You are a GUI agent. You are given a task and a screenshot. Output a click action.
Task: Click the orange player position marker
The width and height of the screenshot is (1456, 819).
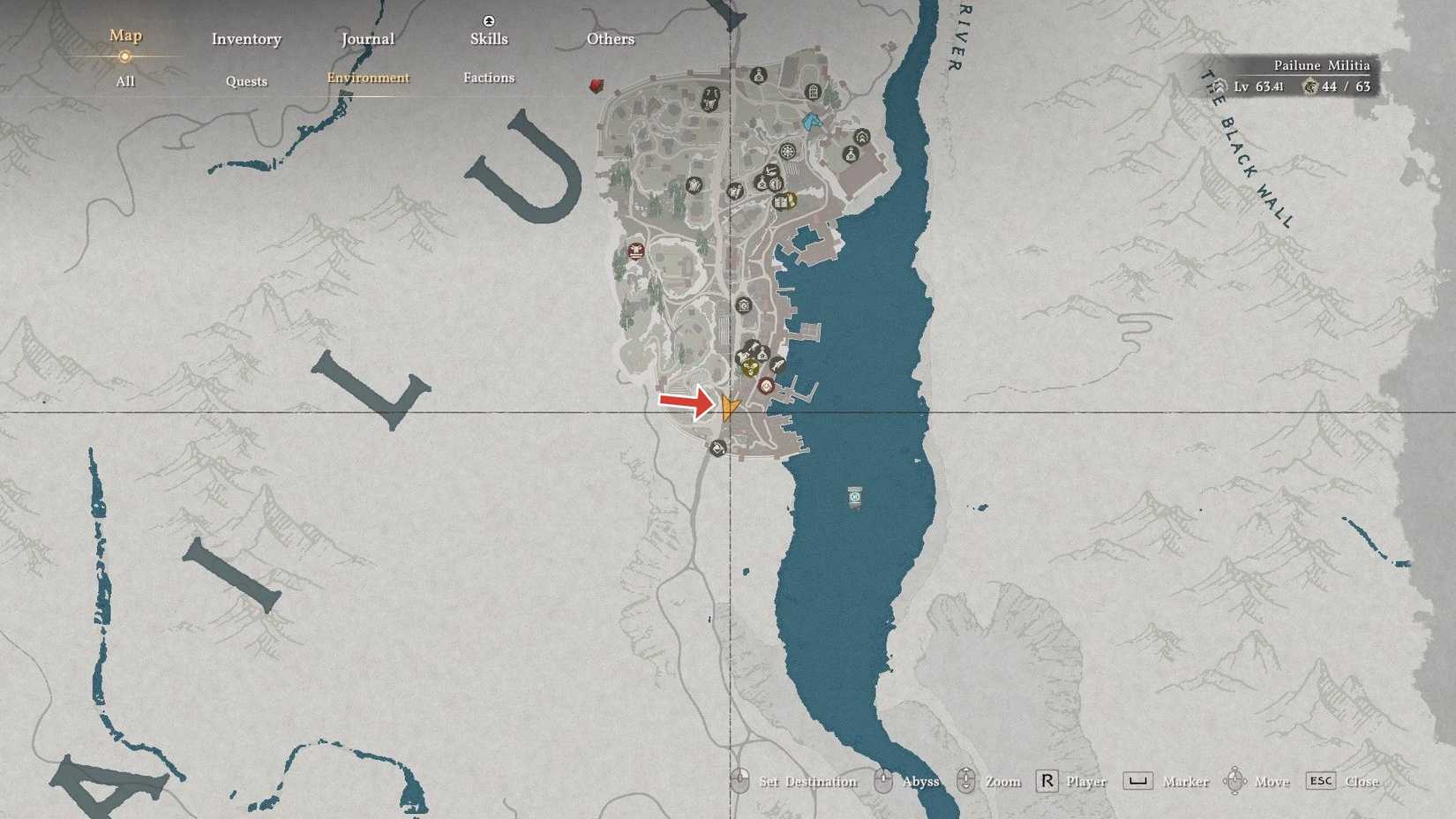point(731,409)
